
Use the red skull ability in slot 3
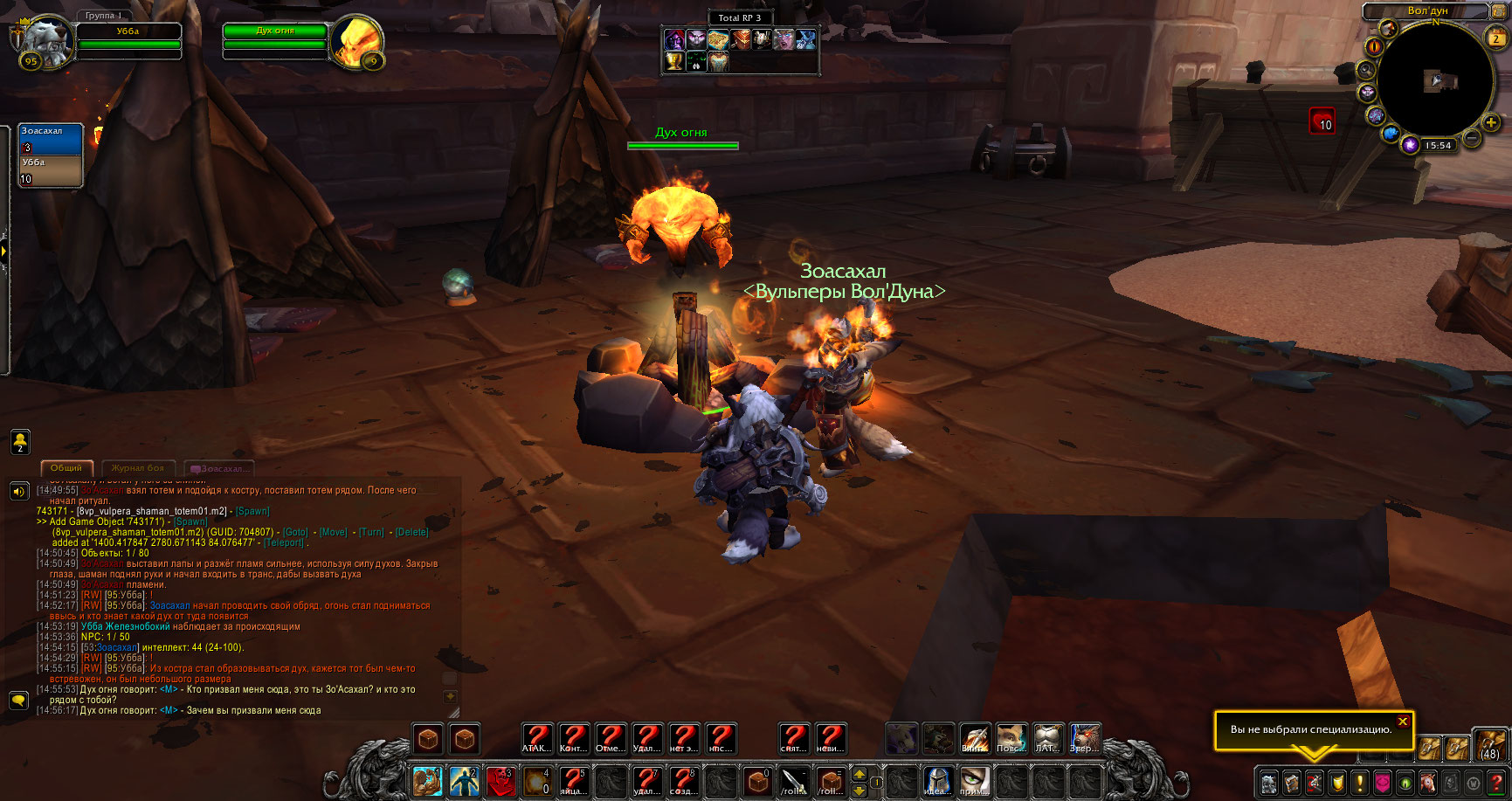pos(501,781)
